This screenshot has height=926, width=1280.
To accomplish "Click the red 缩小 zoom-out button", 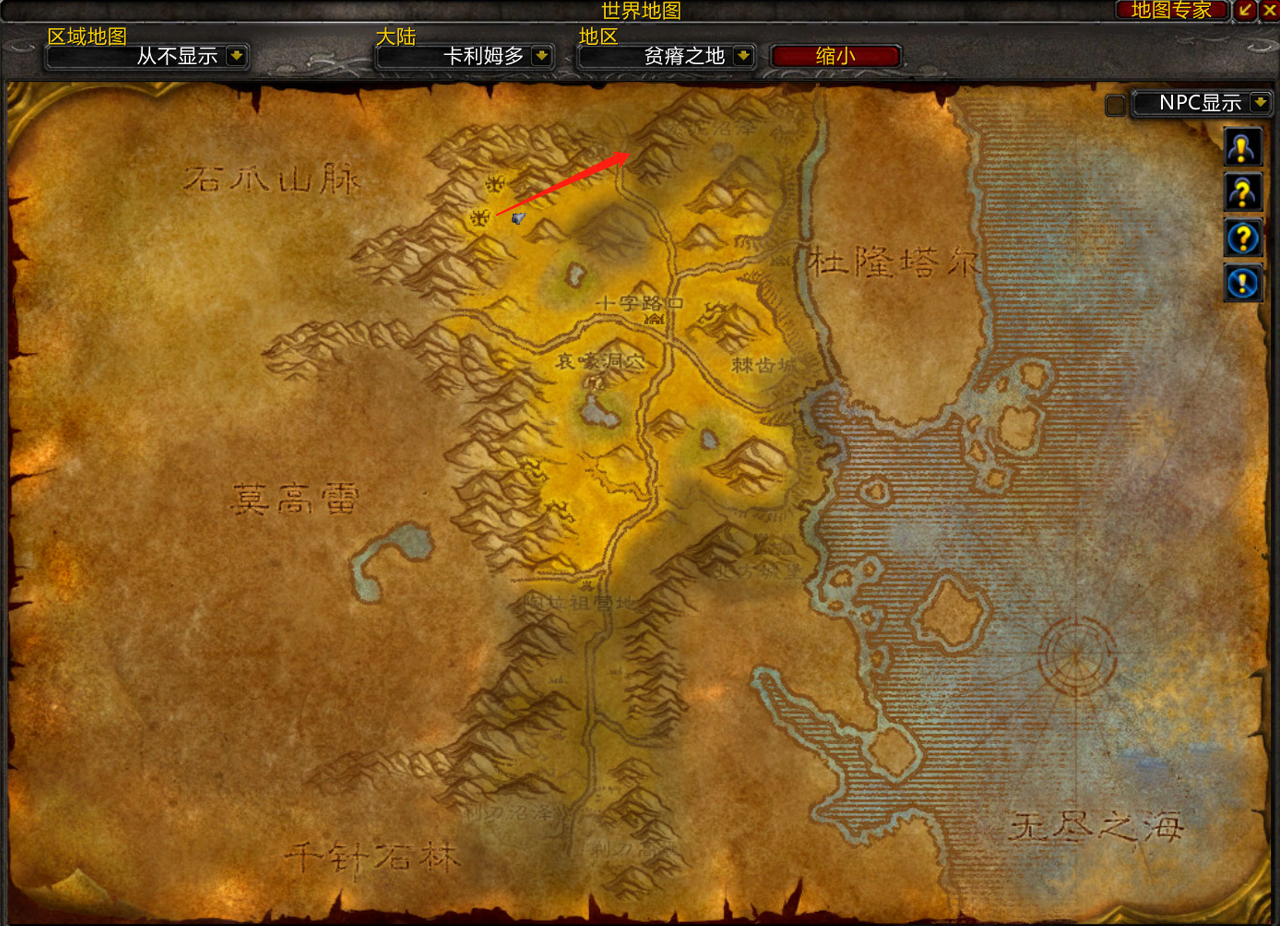I will pyautogui.click(x=836, y=56).
